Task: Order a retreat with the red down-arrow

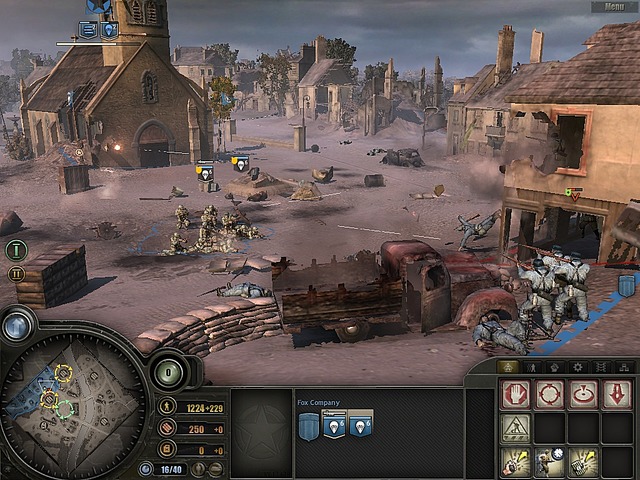Action: coord(617,394)
